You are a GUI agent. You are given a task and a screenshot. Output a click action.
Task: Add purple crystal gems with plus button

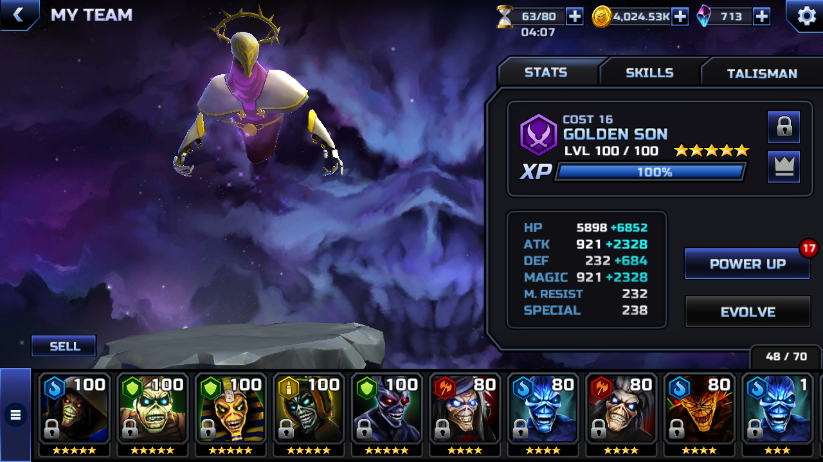point(761,16)
